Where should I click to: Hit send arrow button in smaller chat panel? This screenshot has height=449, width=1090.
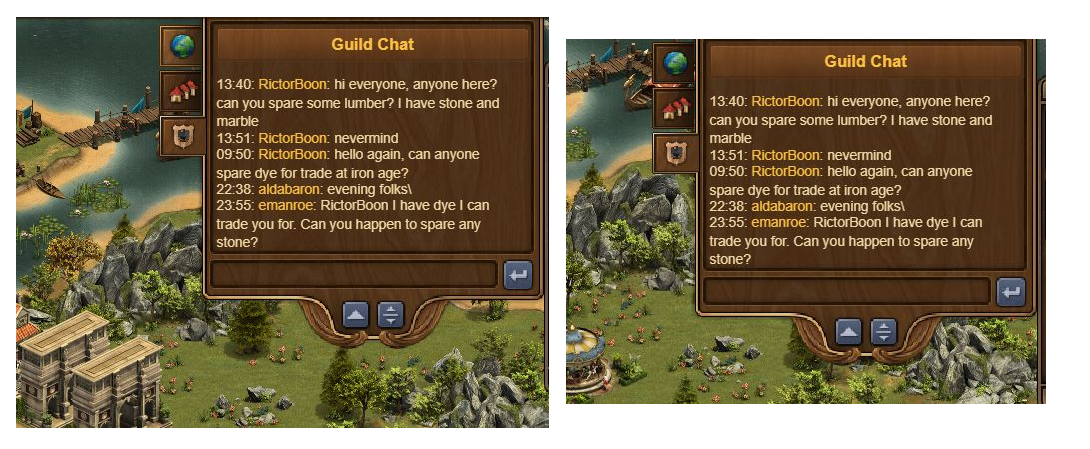1011,291
